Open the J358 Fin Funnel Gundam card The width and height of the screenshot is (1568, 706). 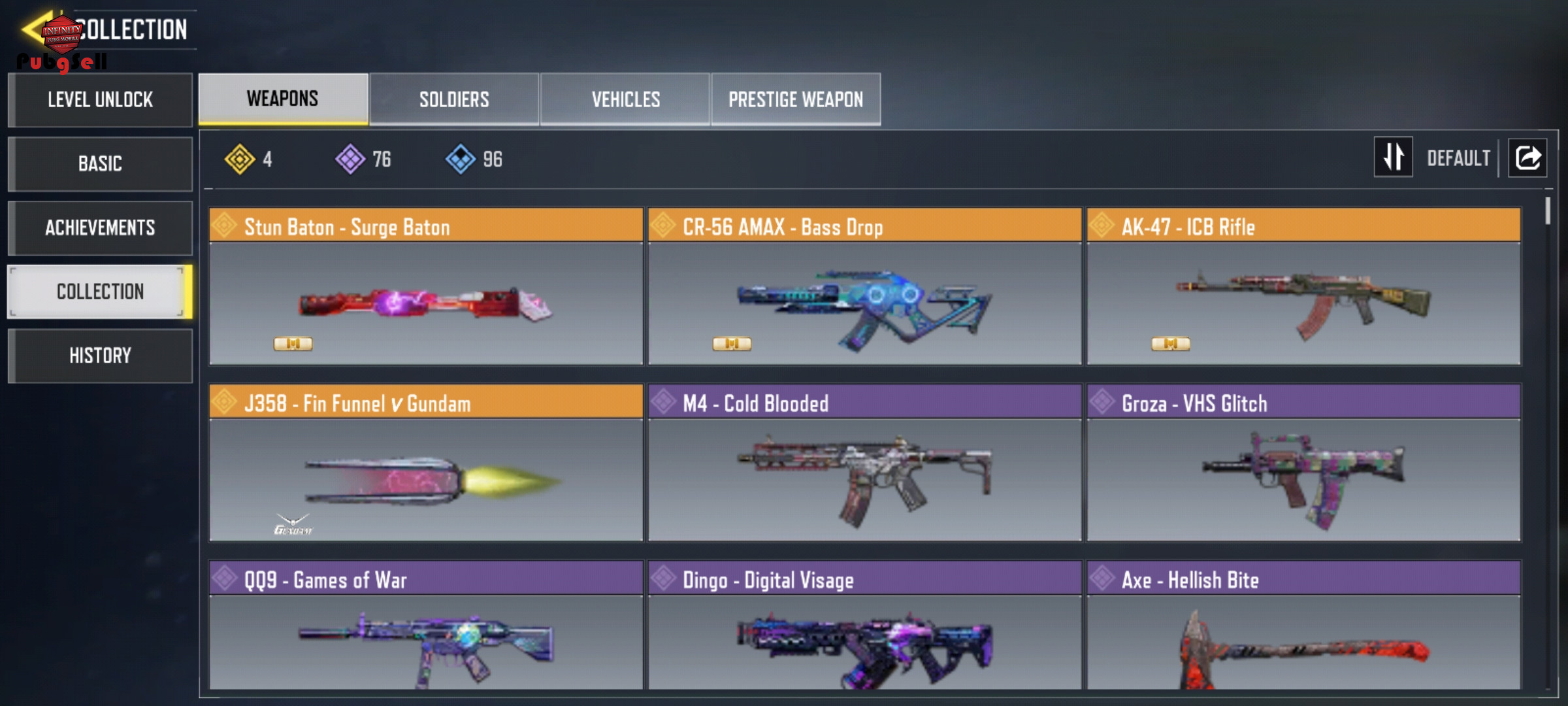[x=426, y=463]
